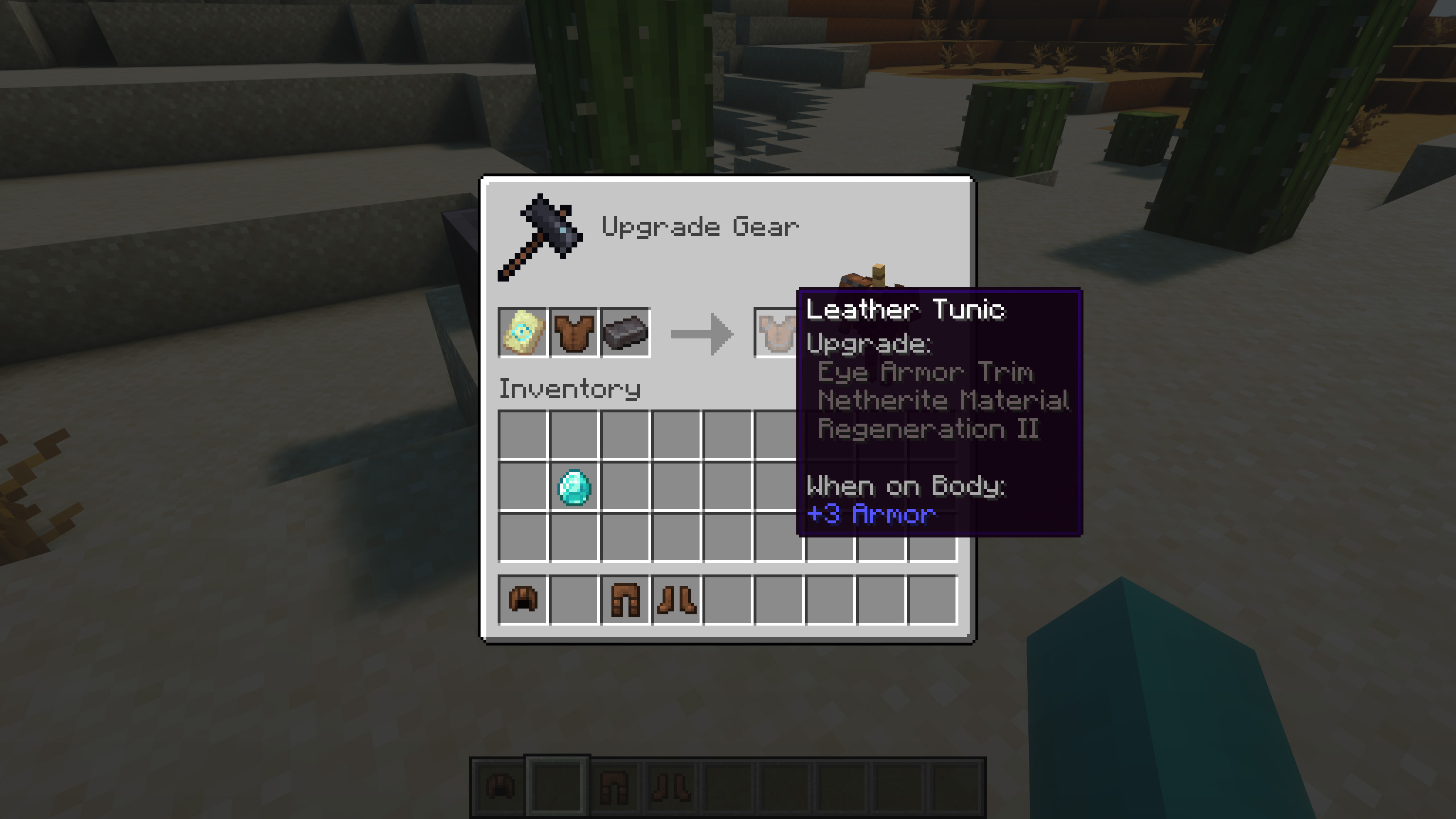Pick up the Eye armor trim template
1456x819 pixels.
click(523, 333)
